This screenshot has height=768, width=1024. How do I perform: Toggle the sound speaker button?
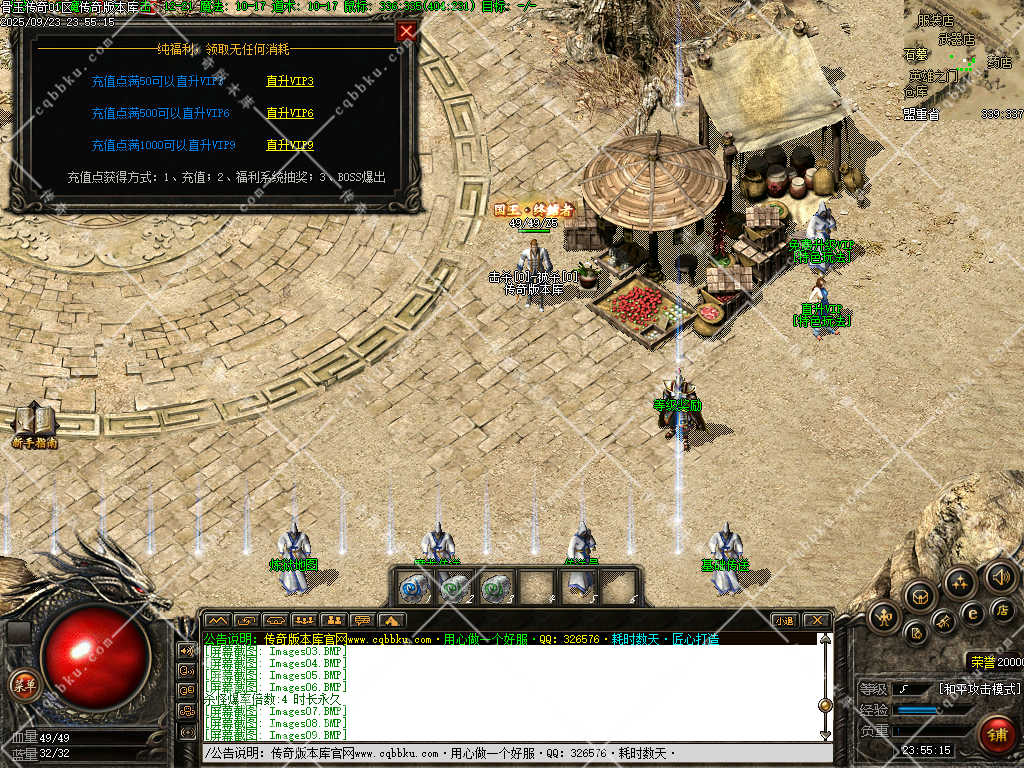[x=1000, y=576]
